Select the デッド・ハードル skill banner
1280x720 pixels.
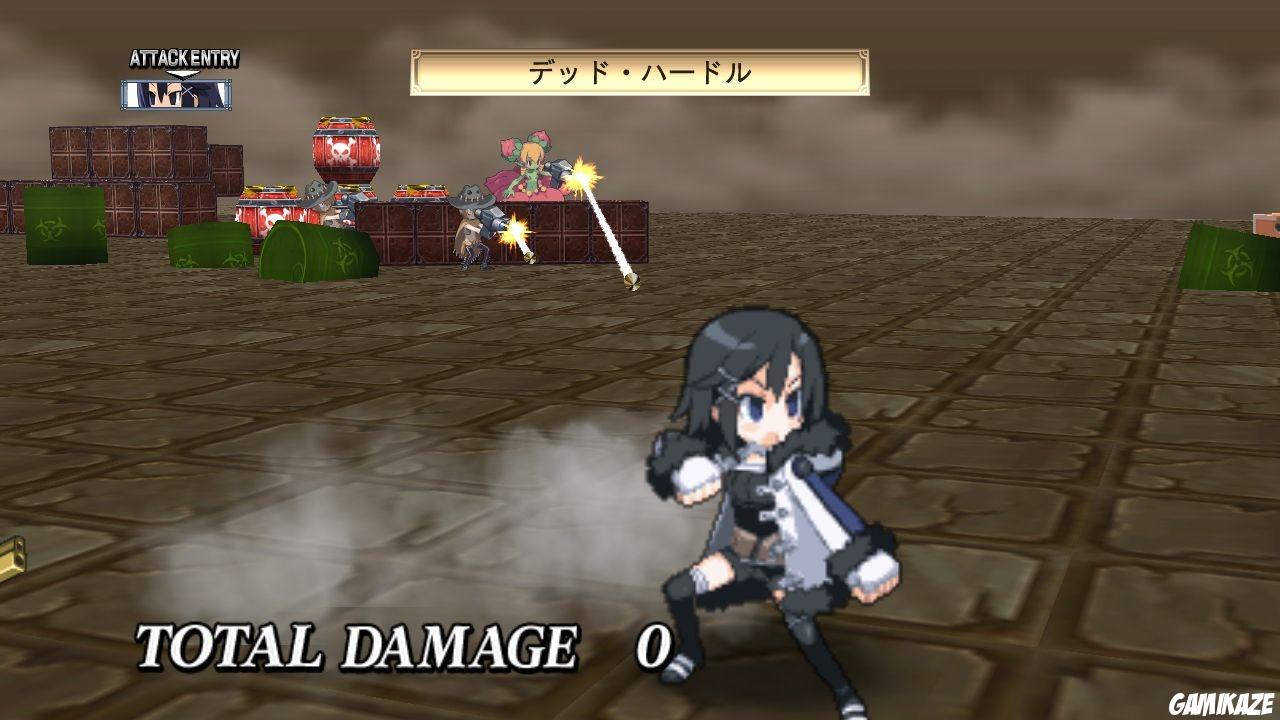(640, 70)
